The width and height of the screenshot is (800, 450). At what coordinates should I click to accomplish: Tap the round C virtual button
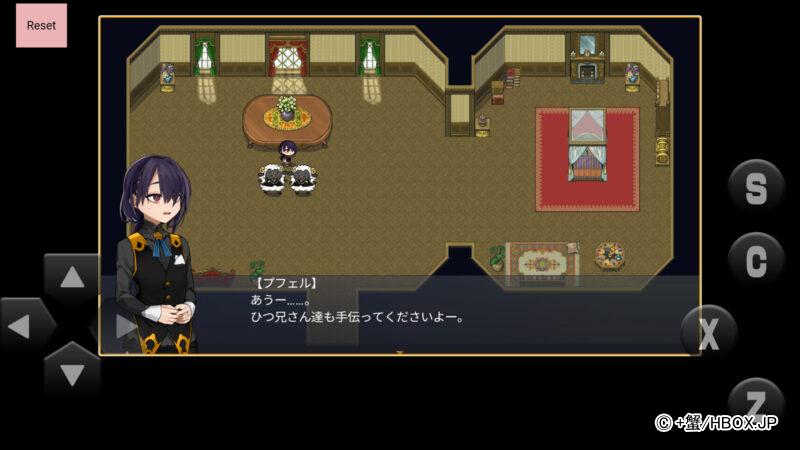click(x=756, y=260)
